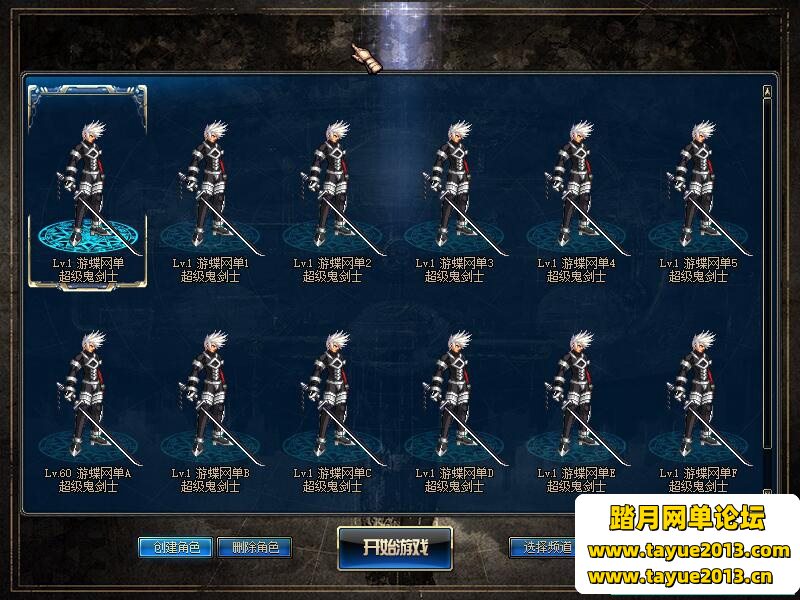This screenshot has height=600, width=800.
Task: Click the 删除角色 delete character button
Action: coord(254,547)
